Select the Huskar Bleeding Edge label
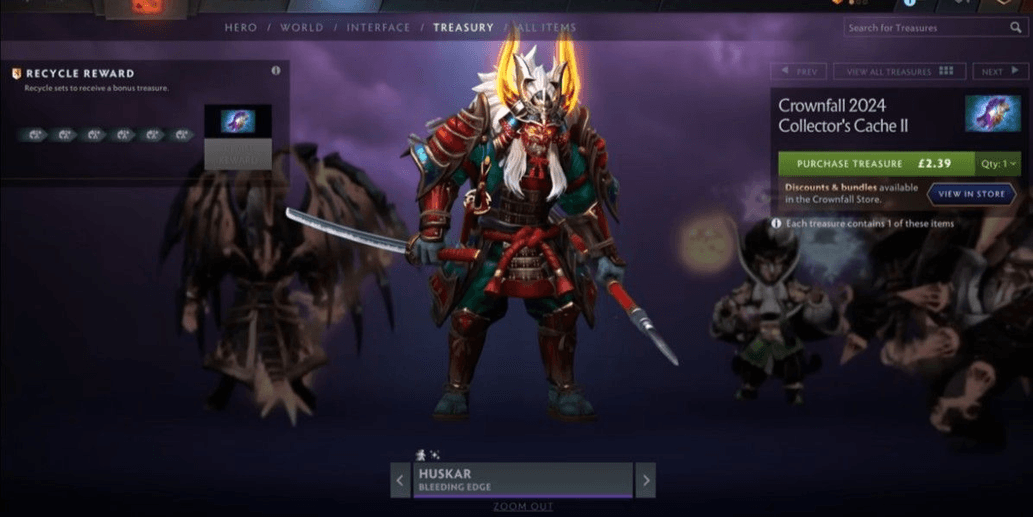The image size is (1033, 517). click(523, 479)
